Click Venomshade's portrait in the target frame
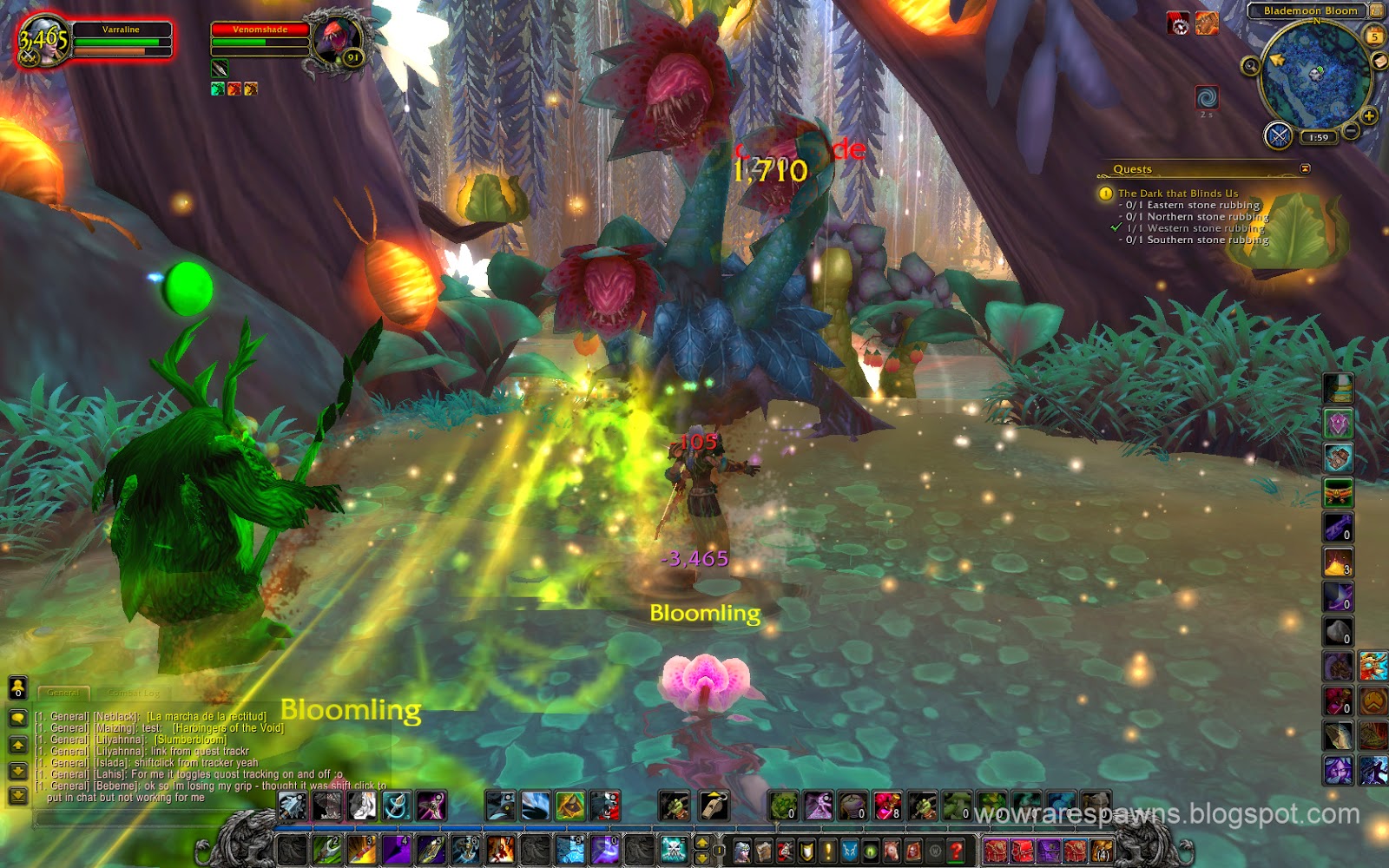The width and height of the screenshot is (1389, 868). pyautogui.click(x=337, y=36)
